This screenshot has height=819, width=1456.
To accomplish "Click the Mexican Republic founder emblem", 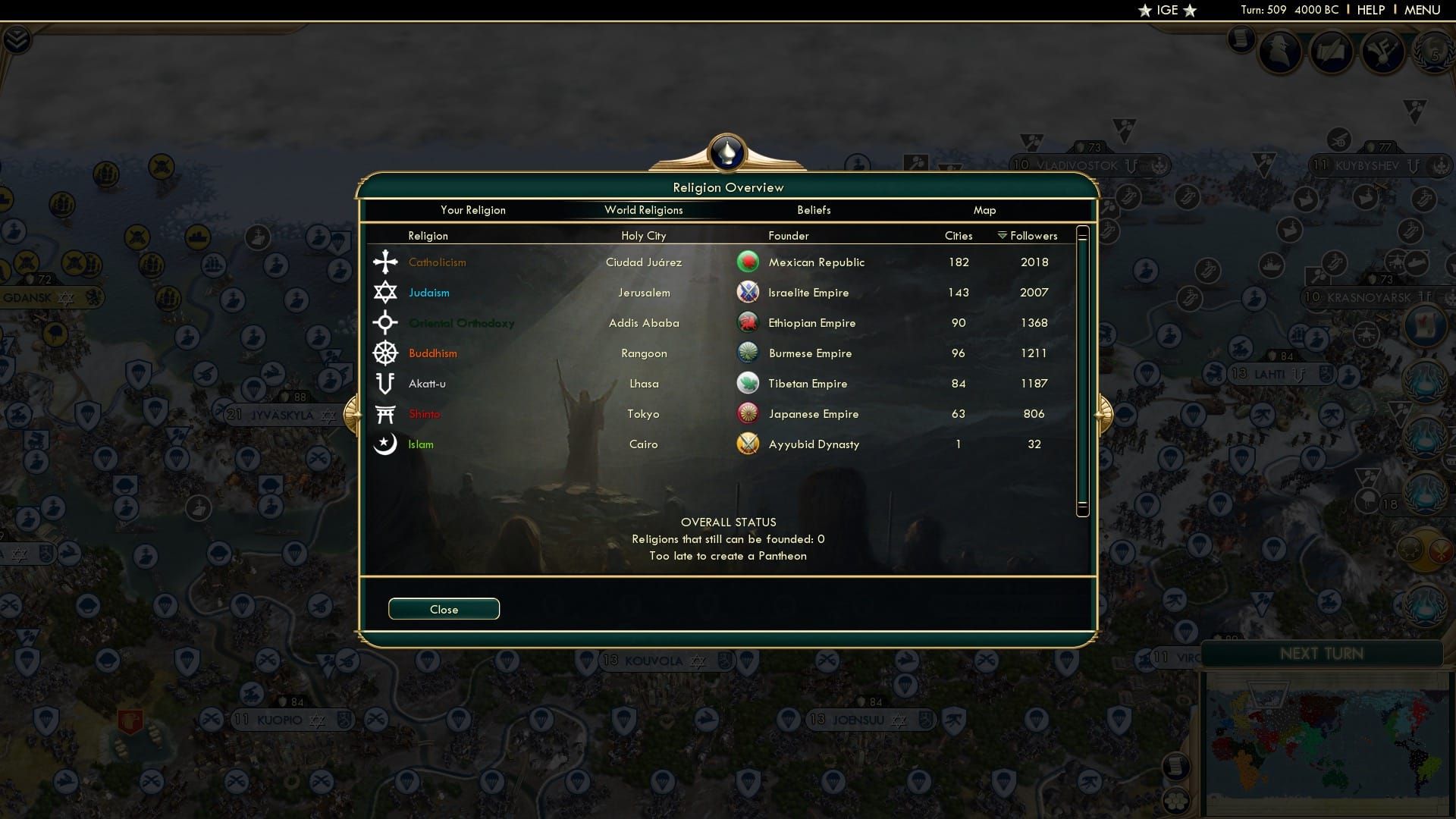I will pos(748,262).
